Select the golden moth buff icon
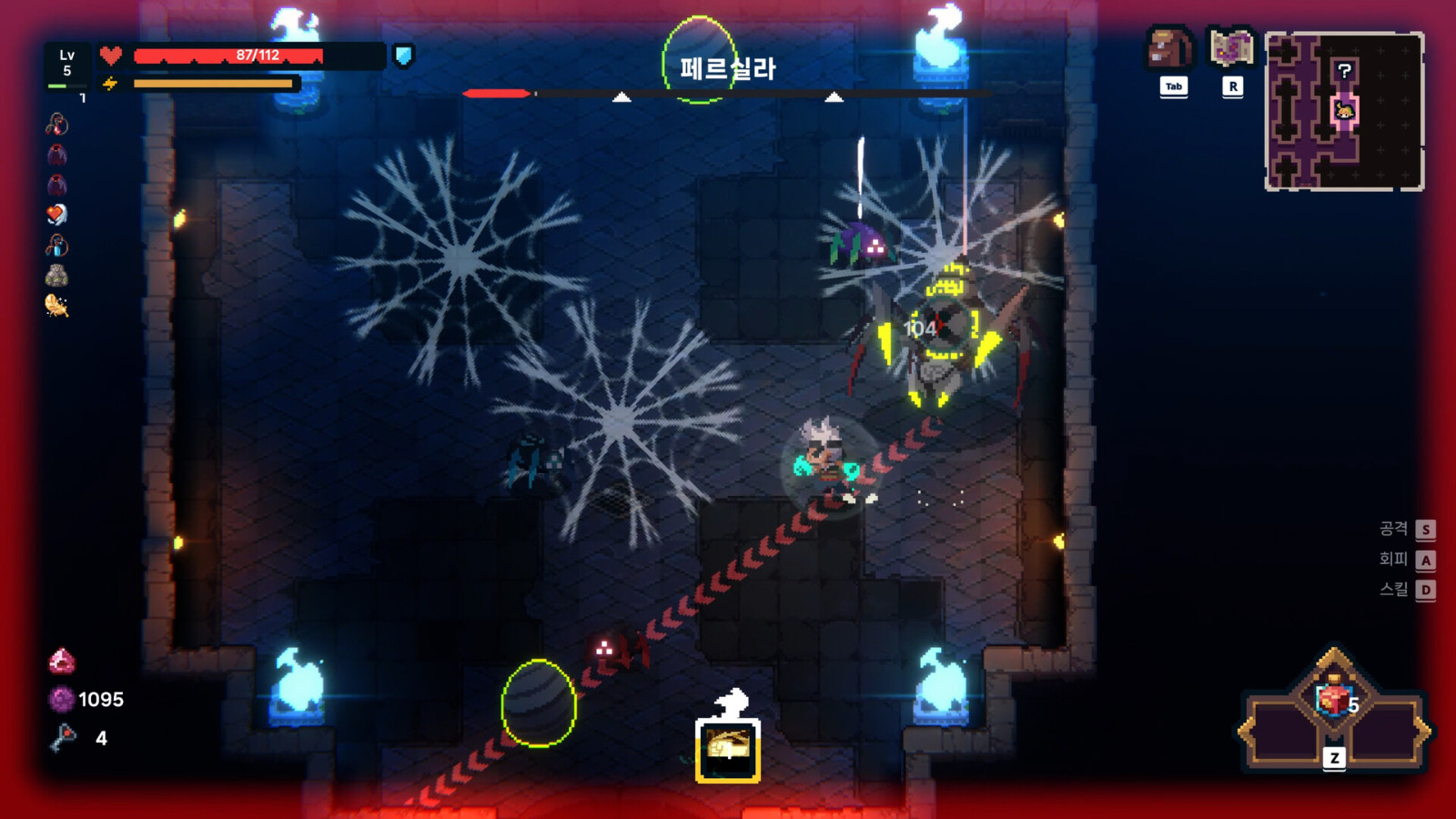The width and height of the screenshot is (1456, 819). click(x=56, y=306)
